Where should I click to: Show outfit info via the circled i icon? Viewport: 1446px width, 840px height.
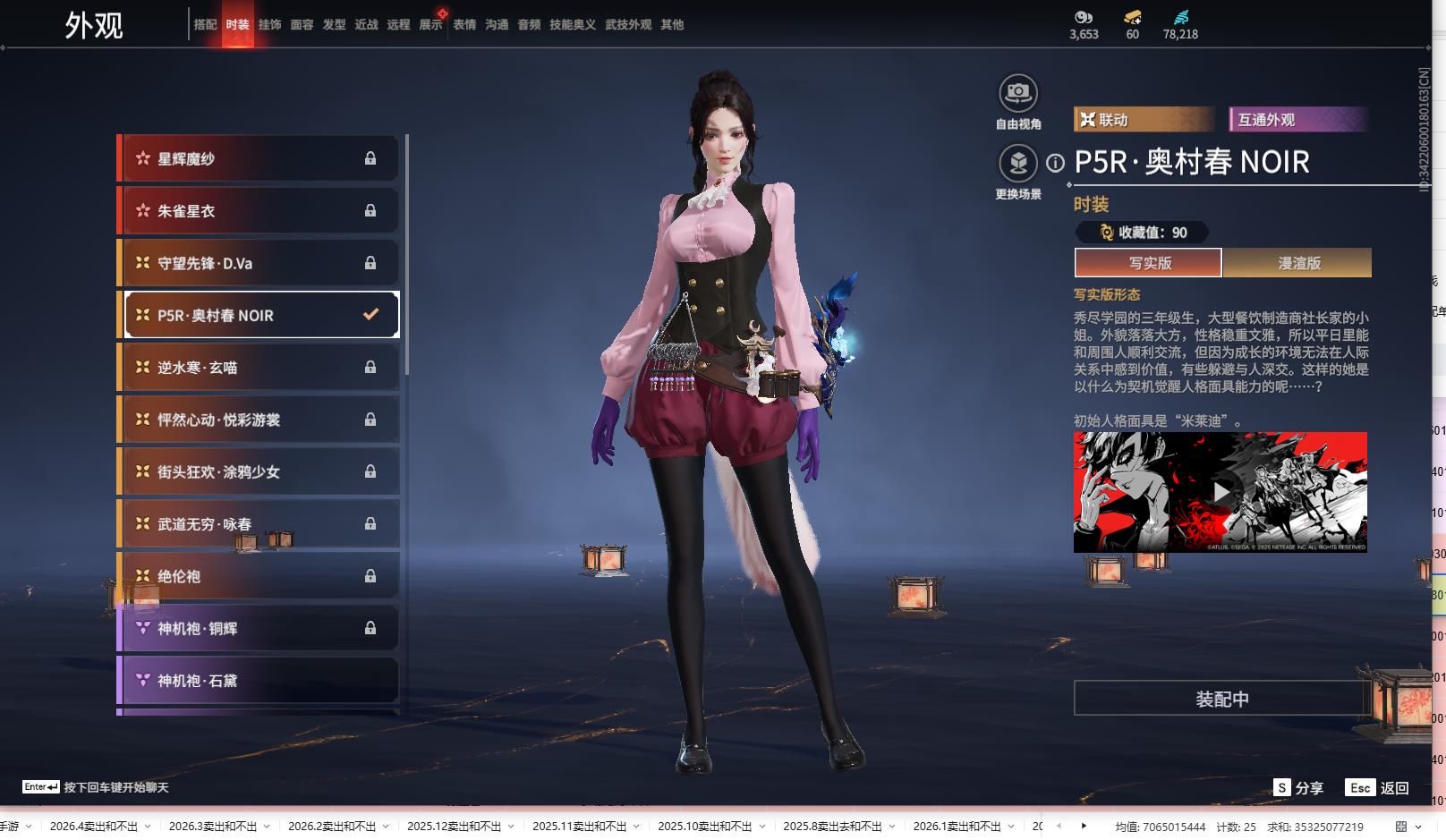1056,163
